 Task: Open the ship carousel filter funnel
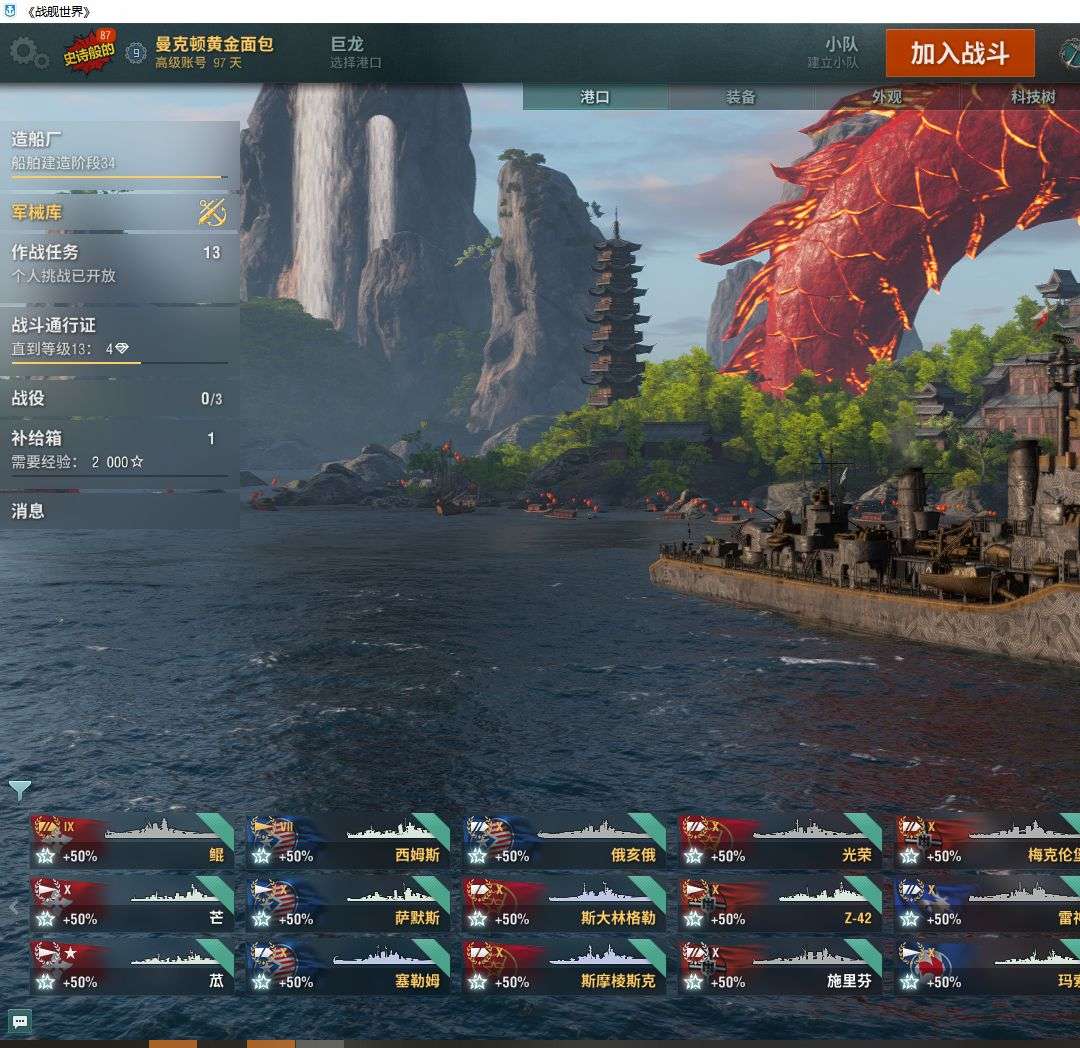(19, 790)
